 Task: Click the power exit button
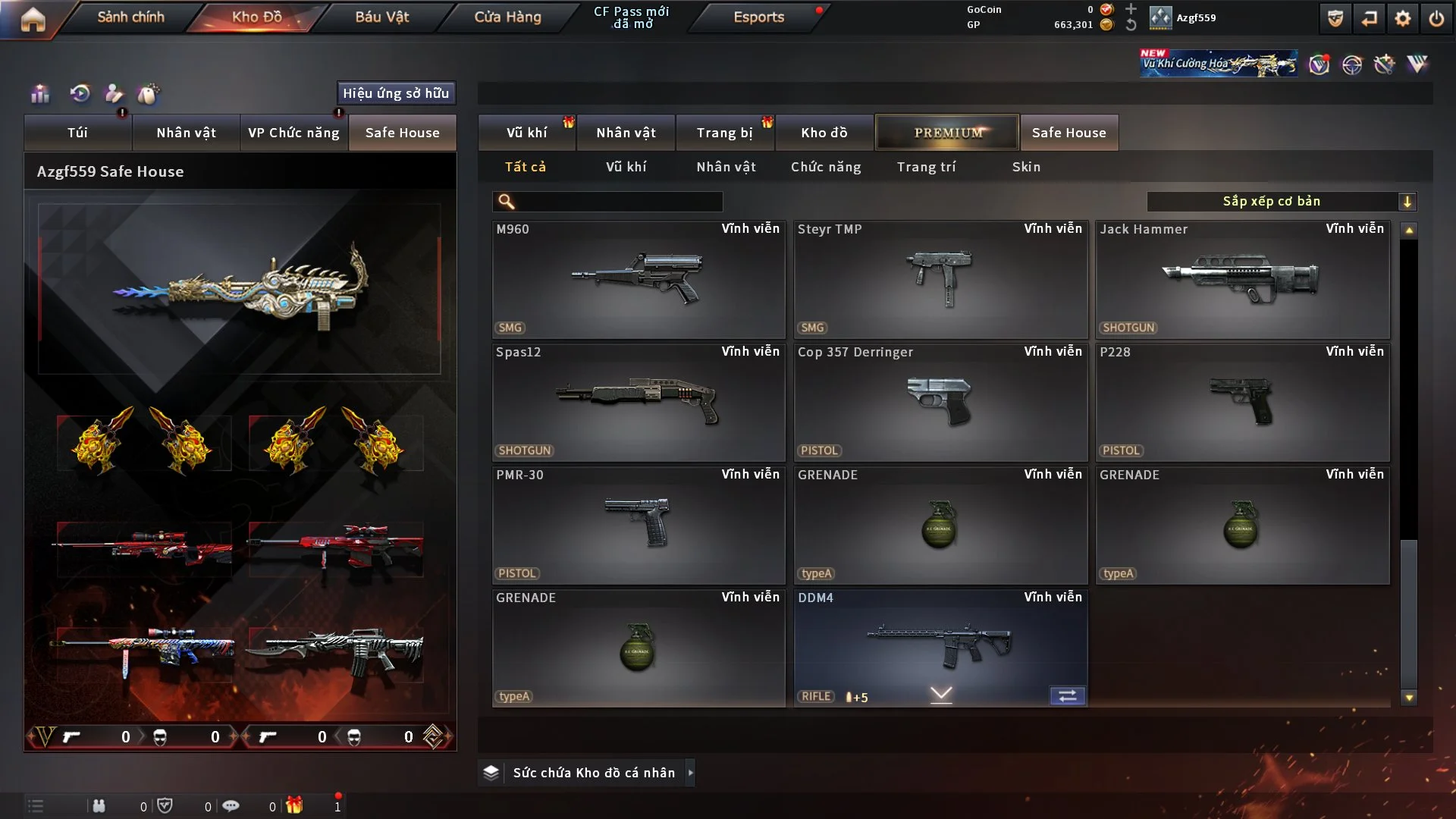tap(1436, 19)
